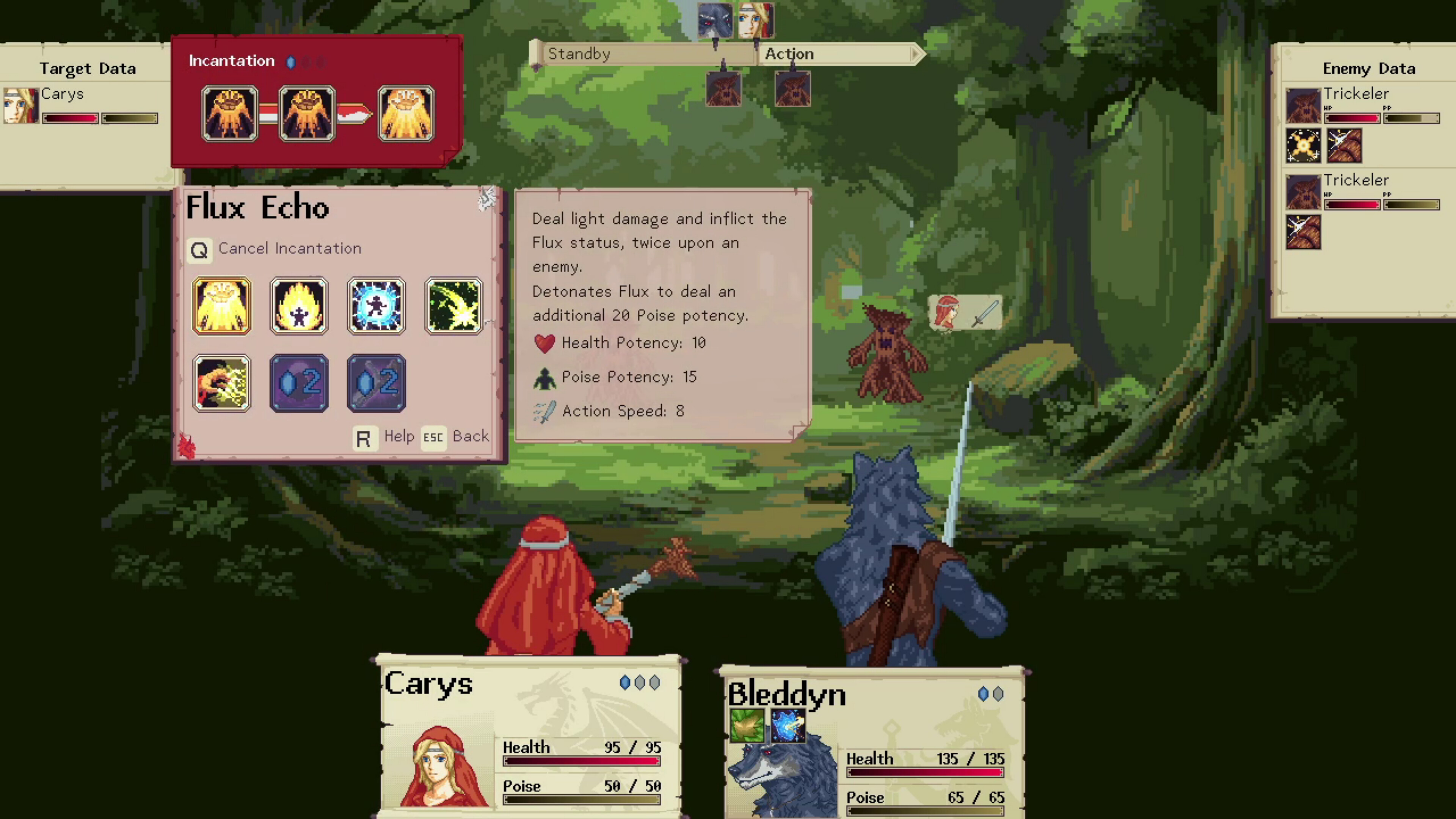The image size is (1456, 819).
Task: Expand the second Trickeler's entry in Enemy Data
Action: tap(1356, 180)
